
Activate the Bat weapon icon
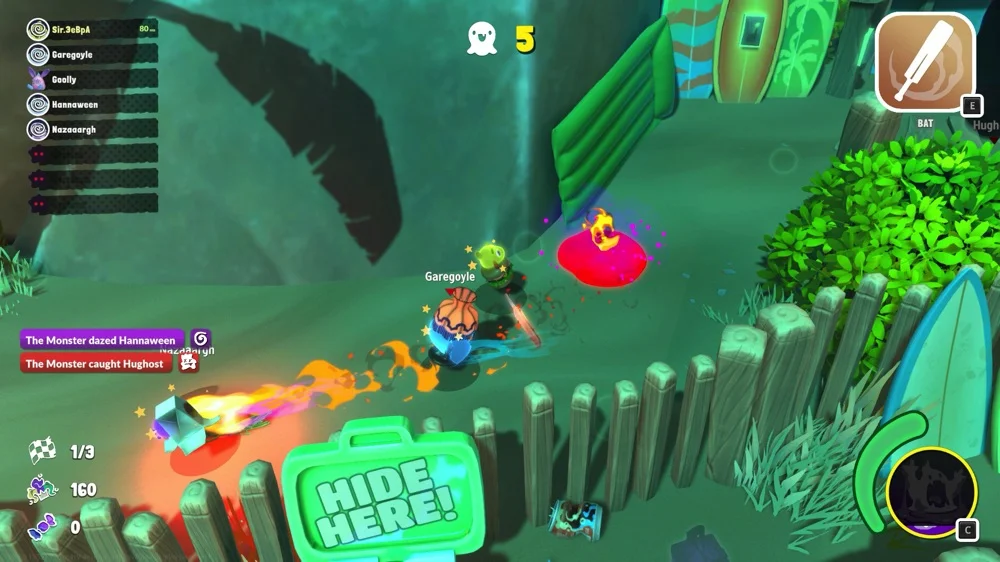coord(925,62)
